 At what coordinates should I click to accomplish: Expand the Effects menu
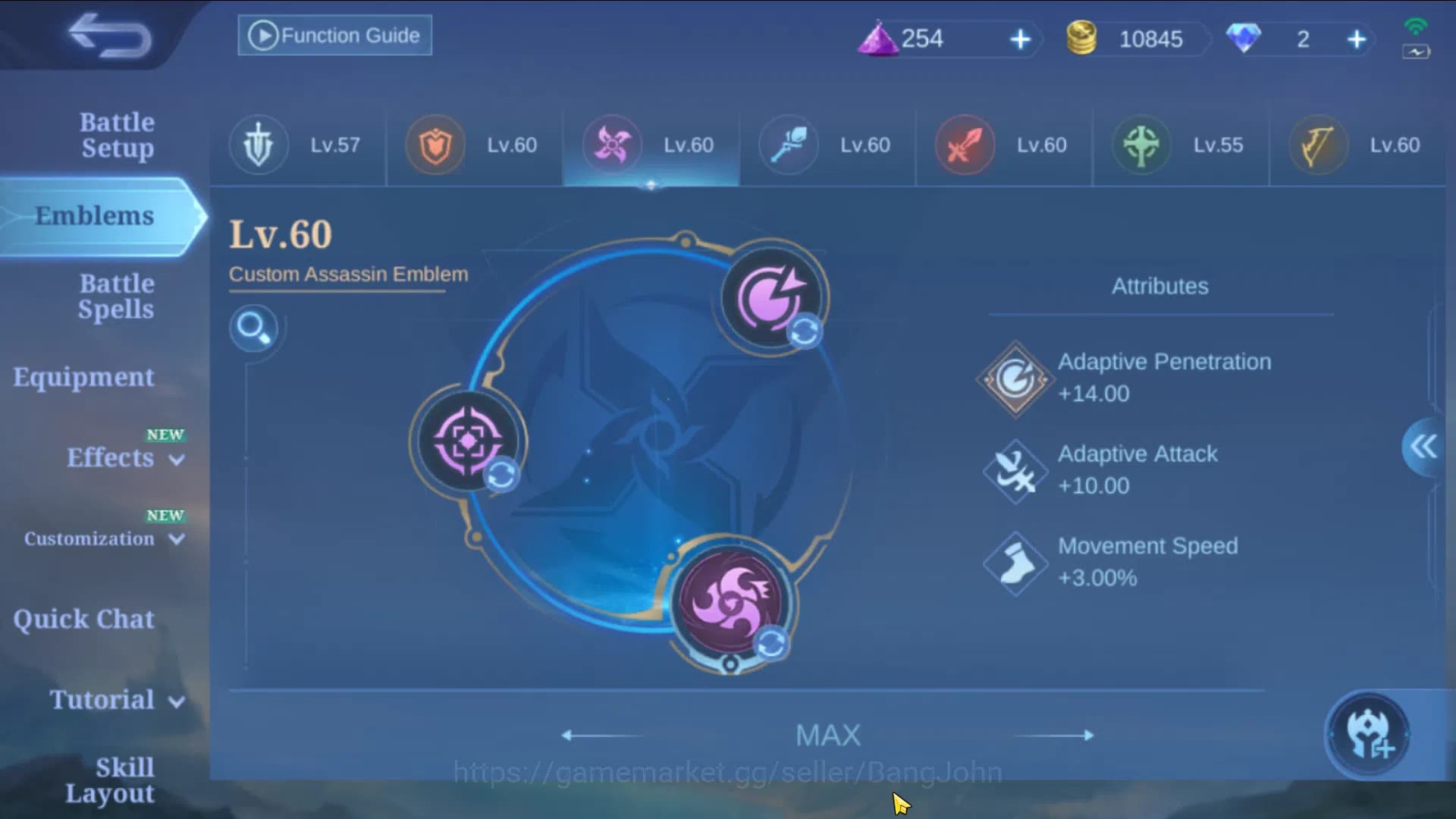click(x=111, y=458)
